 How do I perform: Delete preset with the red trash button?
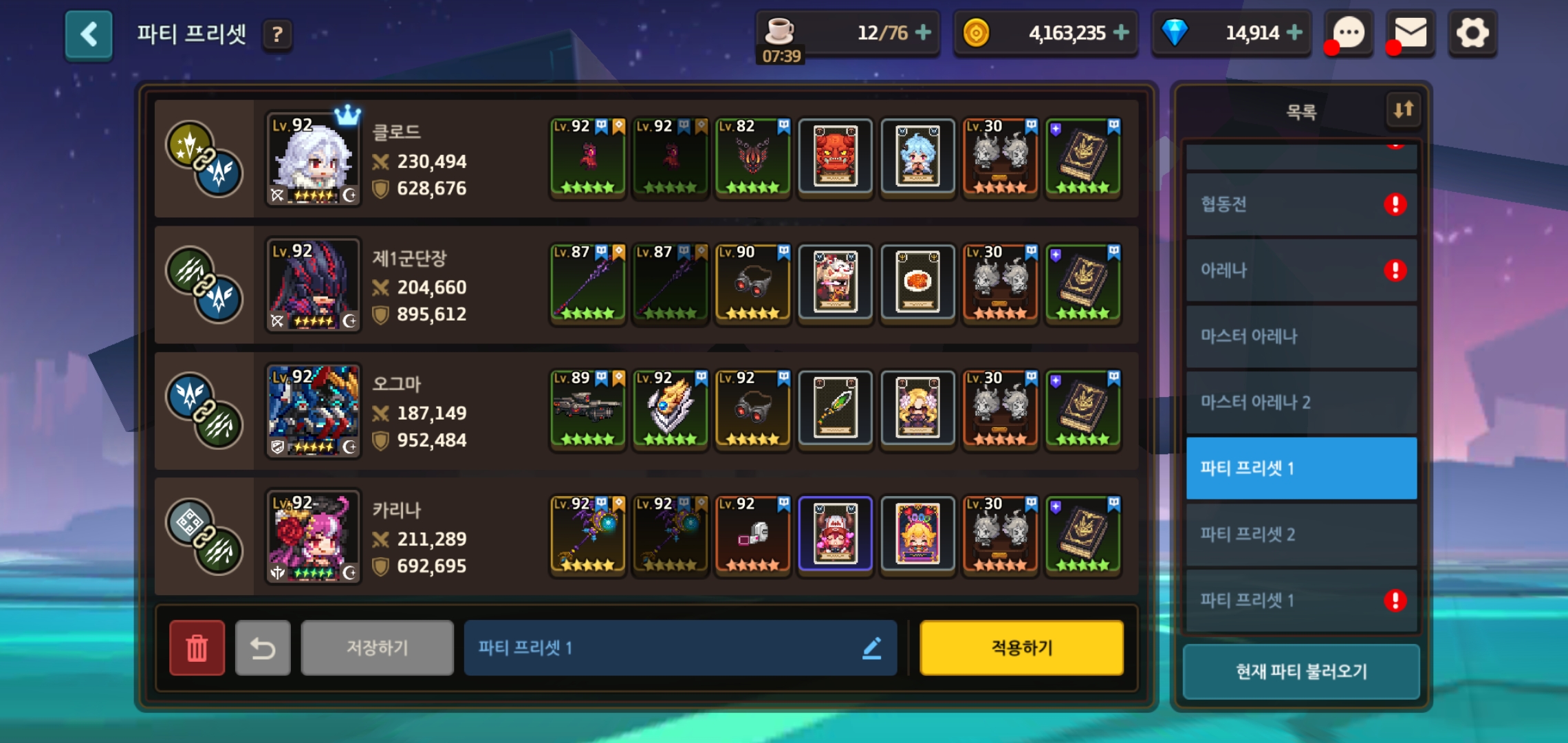click(x=197, y=647)
